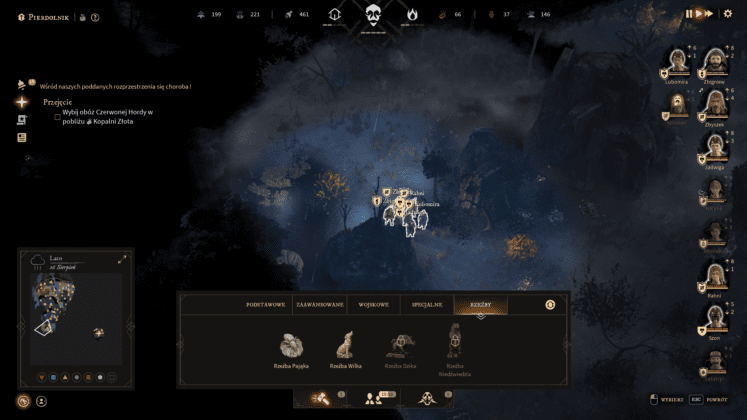Select the Wojskowe tab
The image size is (747, 420).
point(373,304)
